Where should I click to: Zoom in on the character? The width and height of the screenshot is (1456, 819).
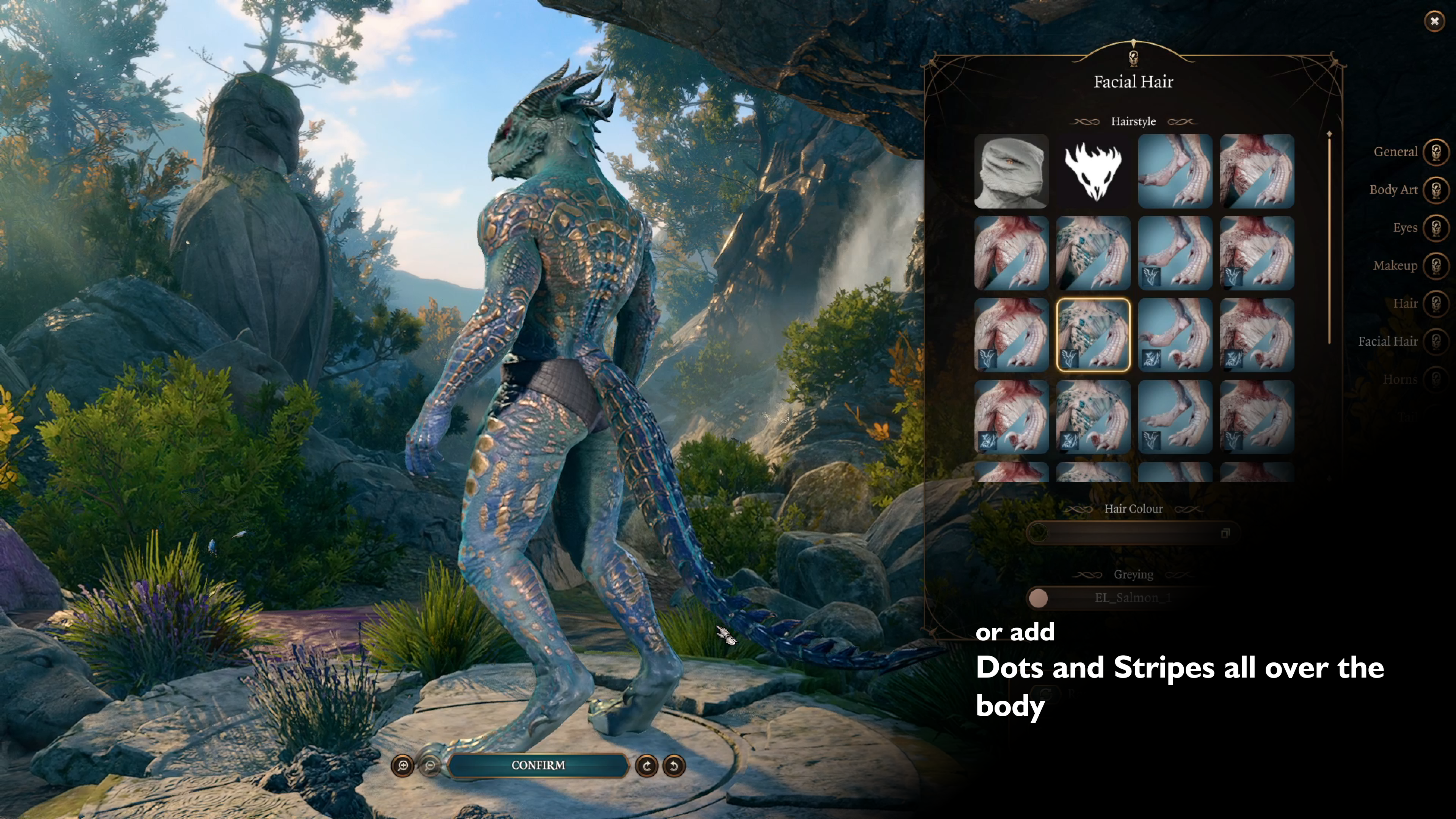point(403,766)
